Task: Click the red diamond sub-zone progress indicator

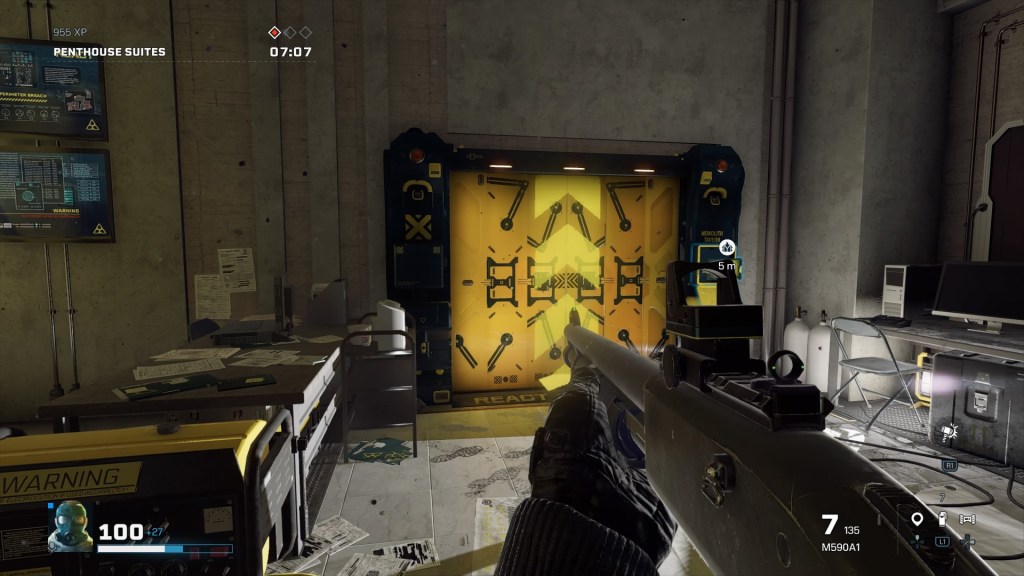Action: (x=275, y=32)
